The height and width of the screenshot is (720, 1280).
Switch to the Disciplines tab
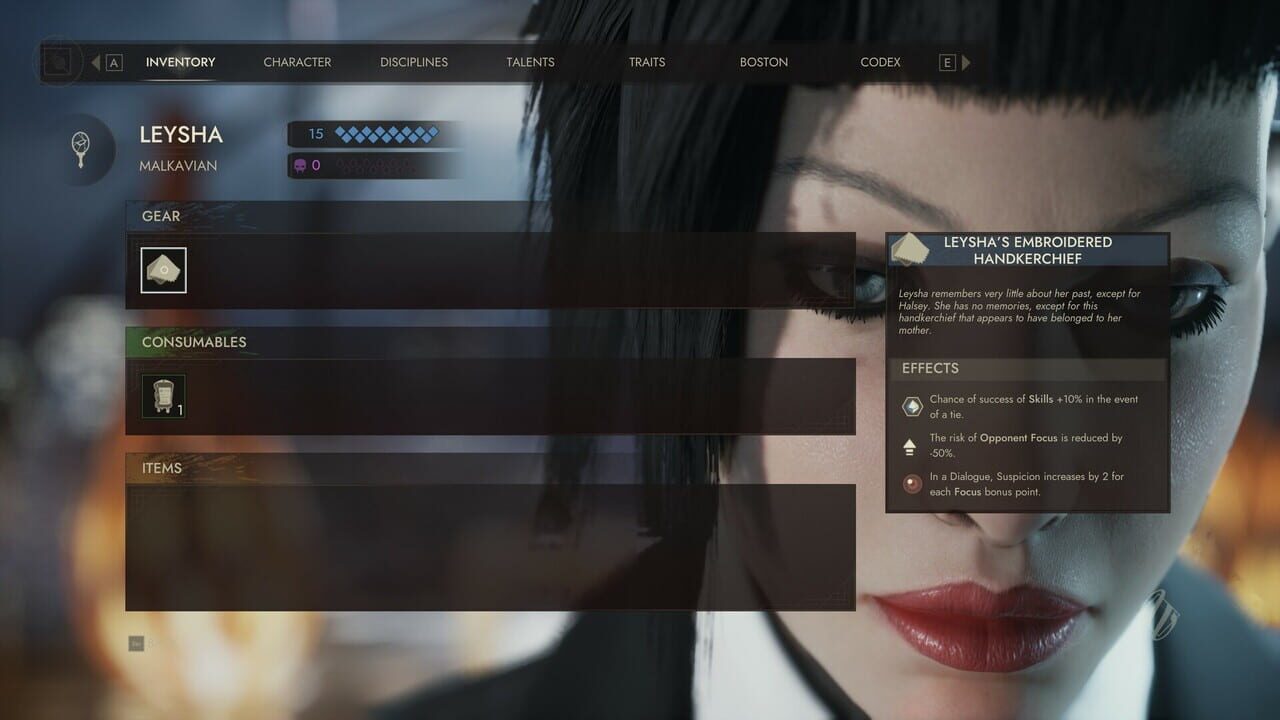(x=413, y=62)
